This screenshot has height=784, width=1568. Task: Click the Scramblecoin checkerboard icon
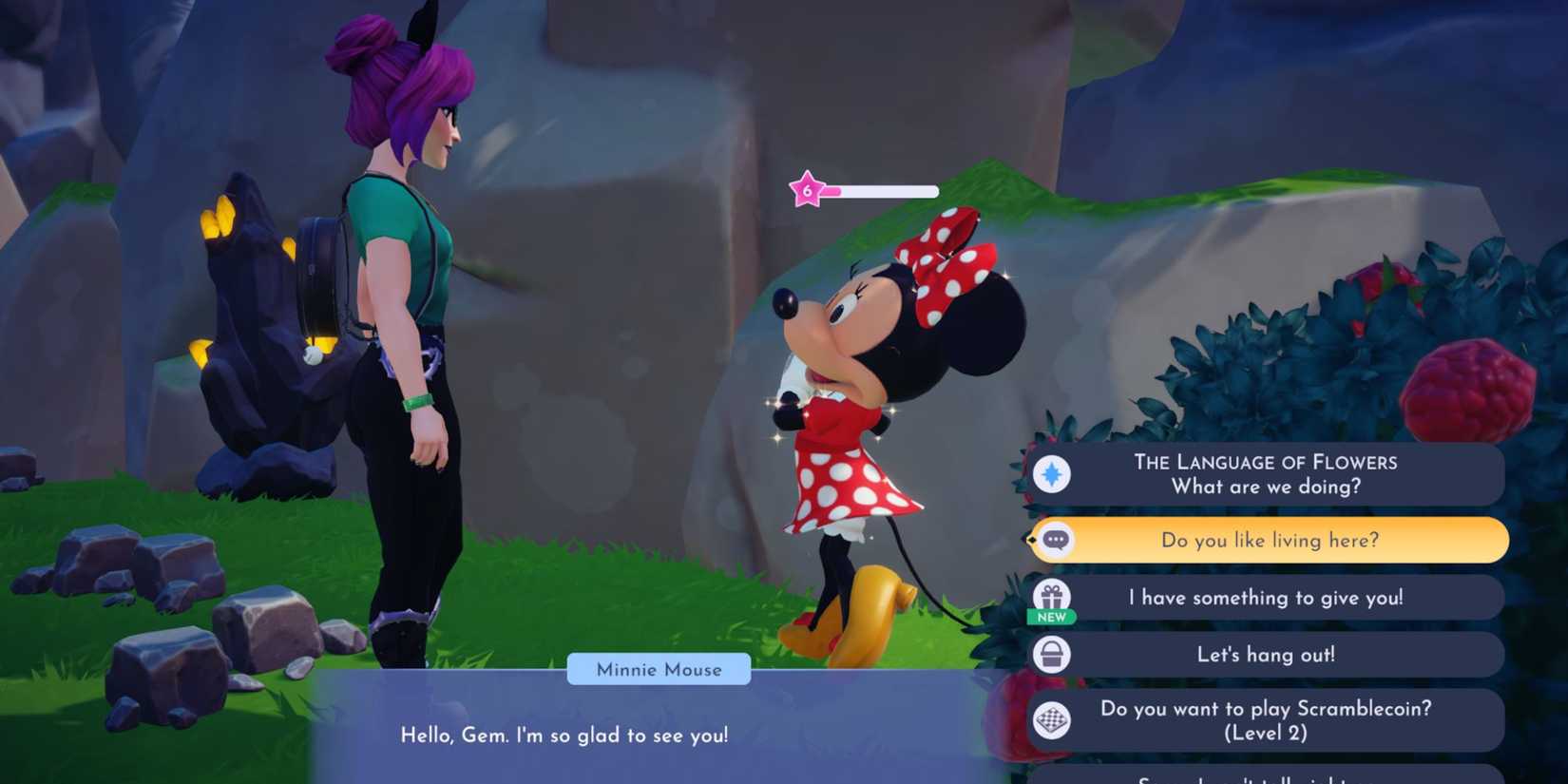[1054, 720]
